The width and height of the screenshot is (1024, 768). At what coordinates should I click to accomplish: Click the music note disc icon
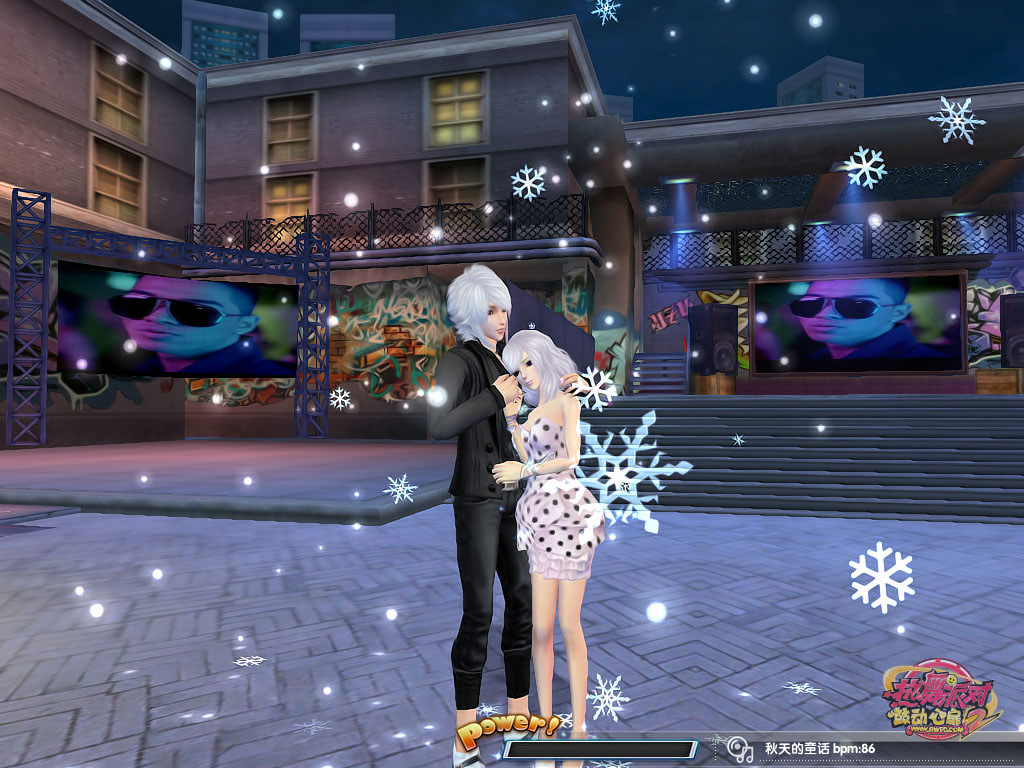coord(738,748)
